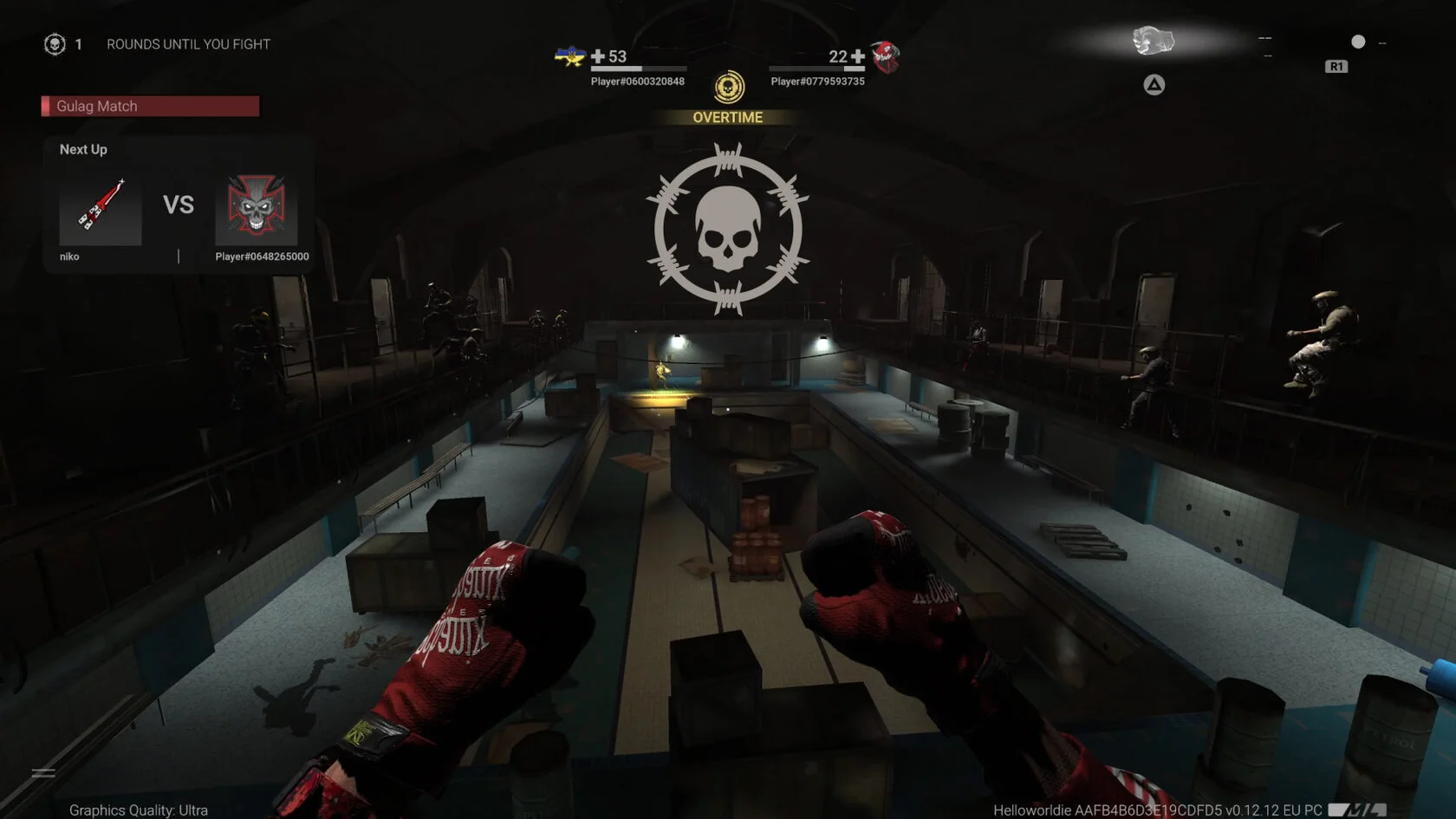Click the Gulag Match banner
The height and width of the screenshot is (819, 1456).
(151, 106)
